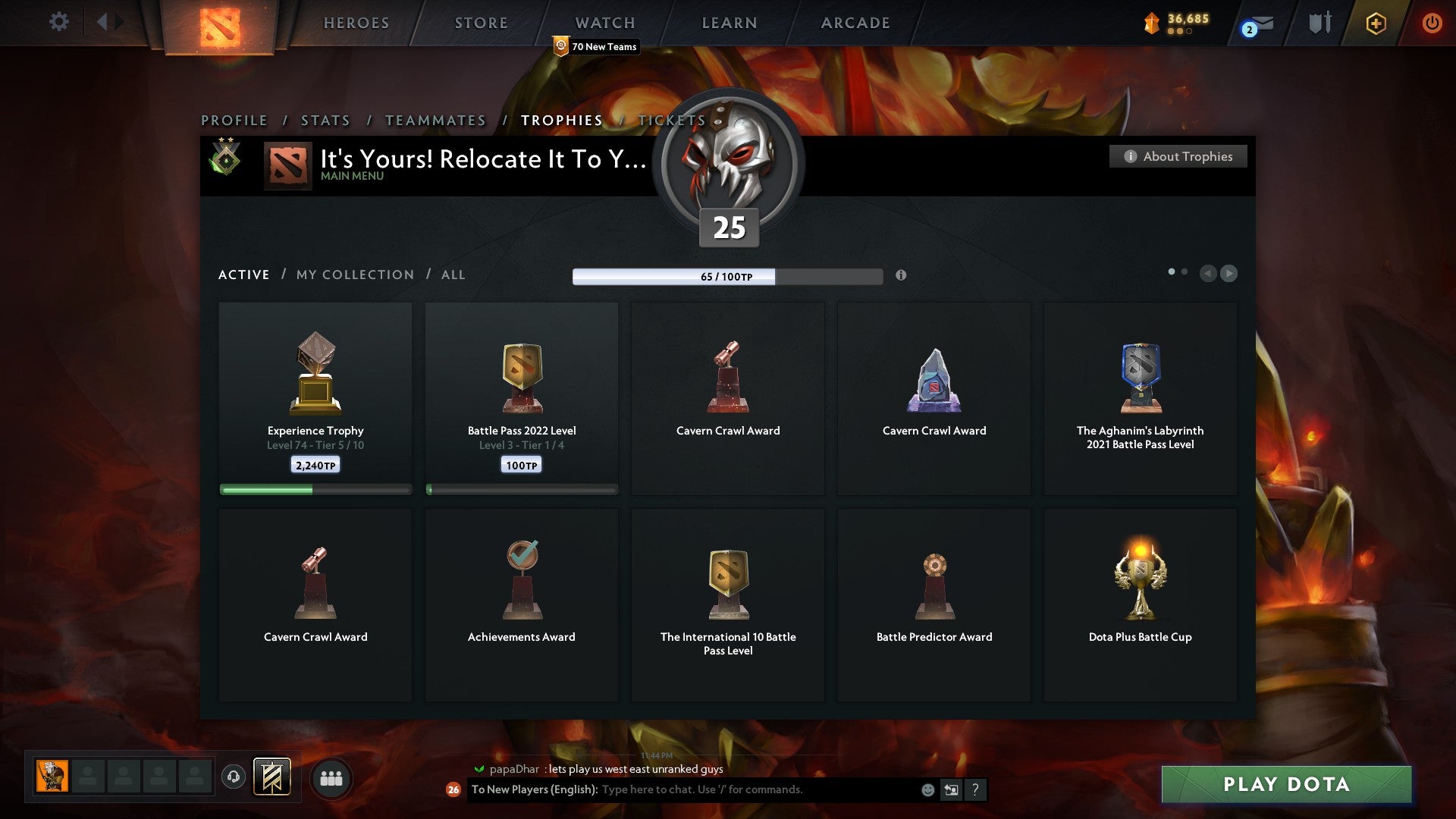Click the next page arrow on trophies
The image size is (1456, 819).
tap(1229, 274)
